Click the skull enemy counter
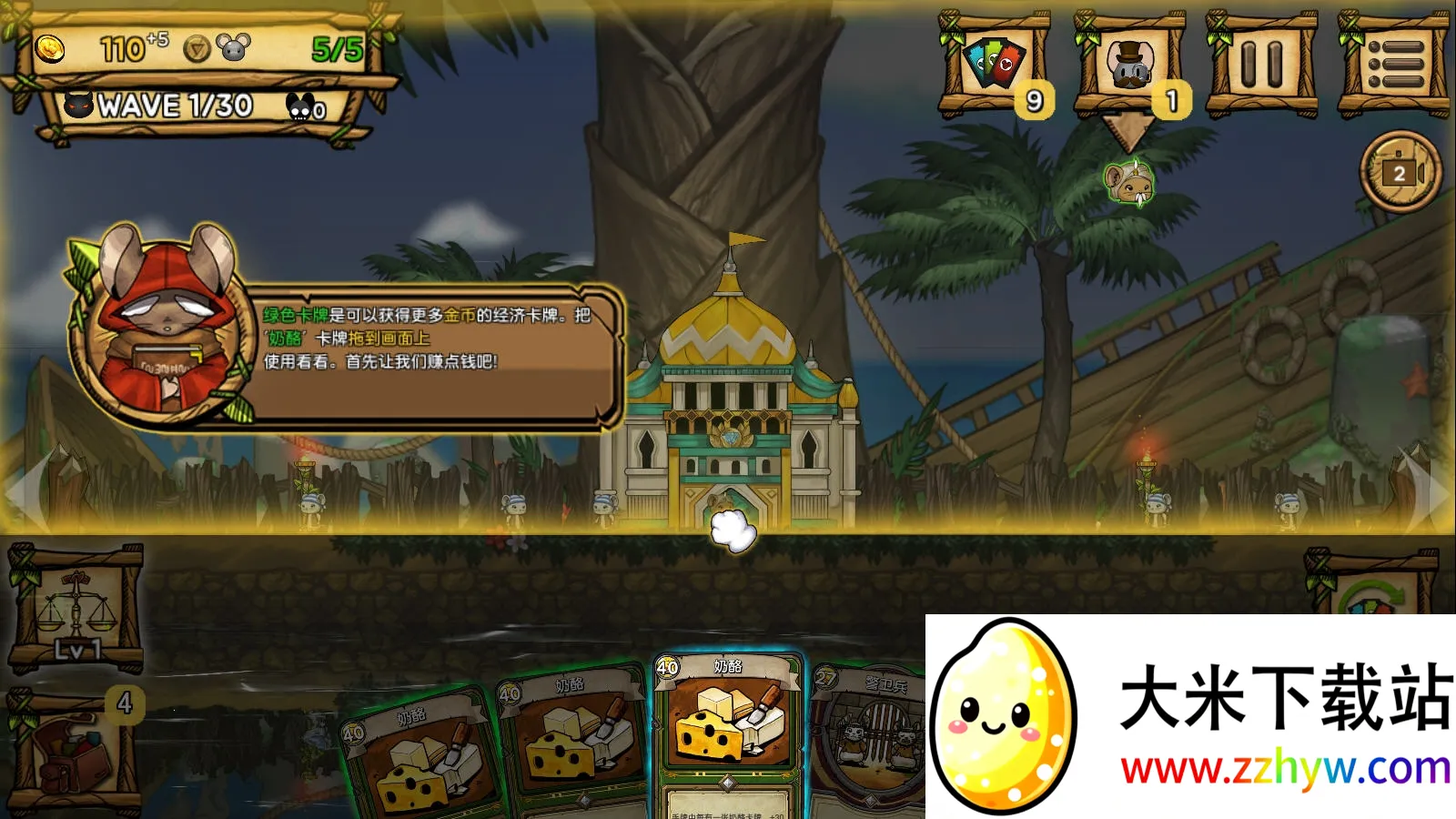Viewport: 1456px width, 819px height. click(x=309, y=109)
